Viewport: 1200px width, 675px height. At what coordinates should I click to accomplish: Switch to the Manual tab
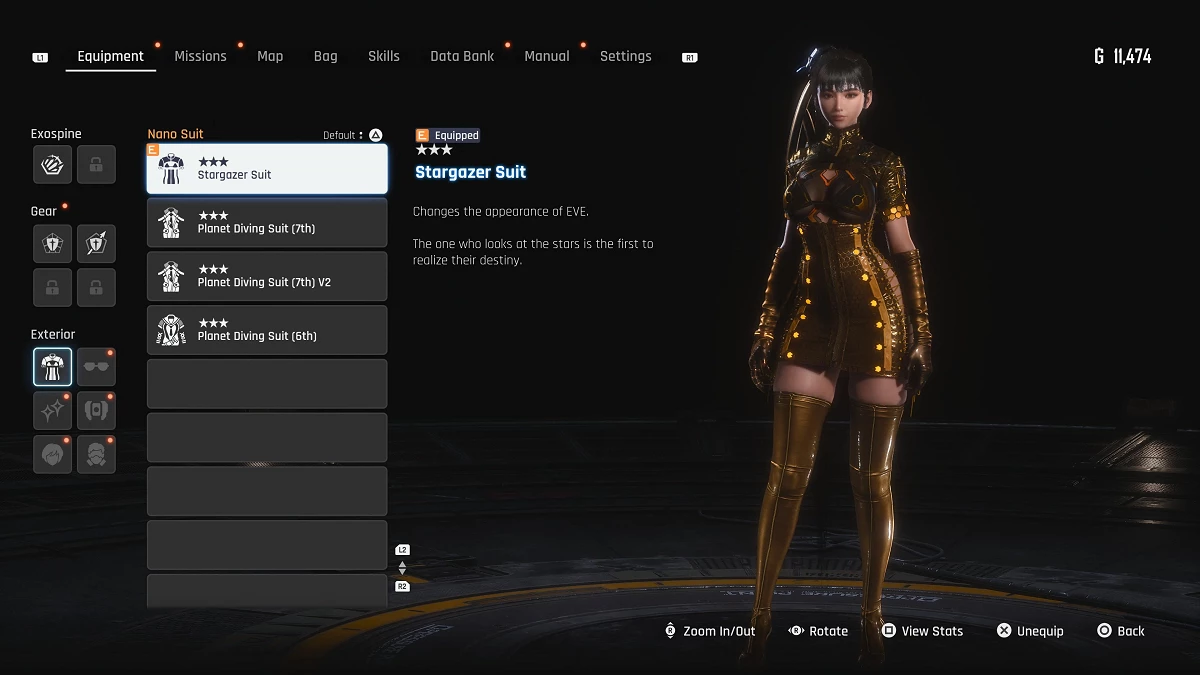[547, 57]
